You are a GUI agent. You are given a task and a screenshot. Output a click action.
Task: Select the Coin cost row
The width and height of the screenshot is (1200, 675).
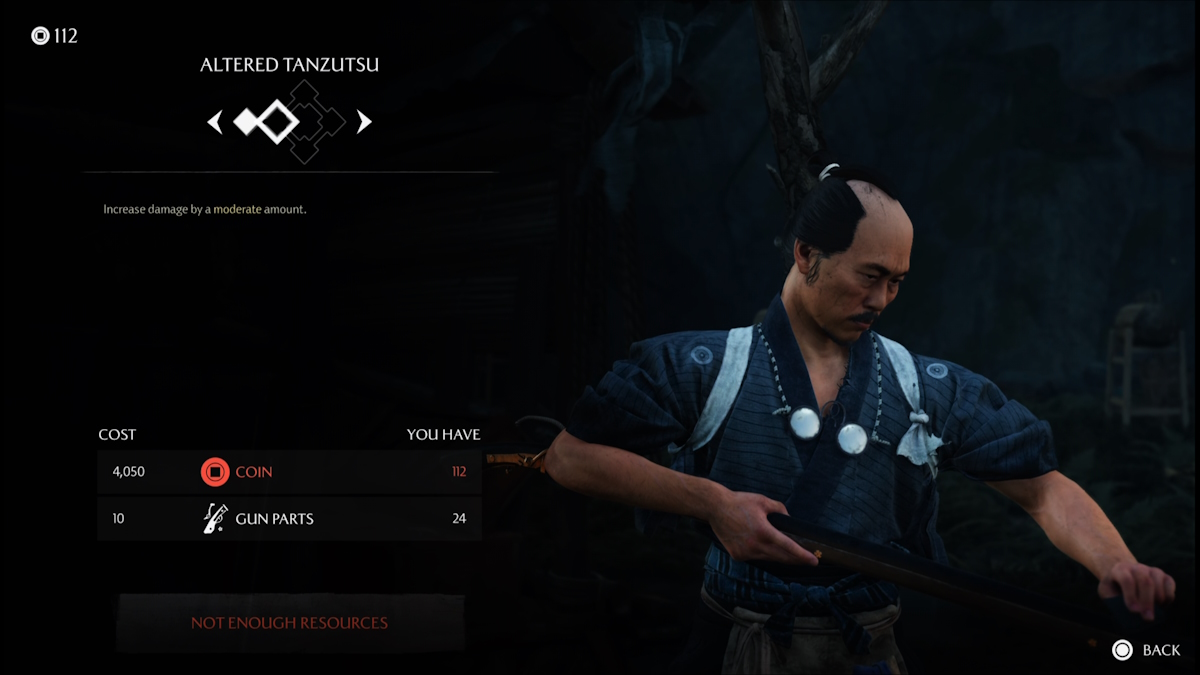click(289, 472)
